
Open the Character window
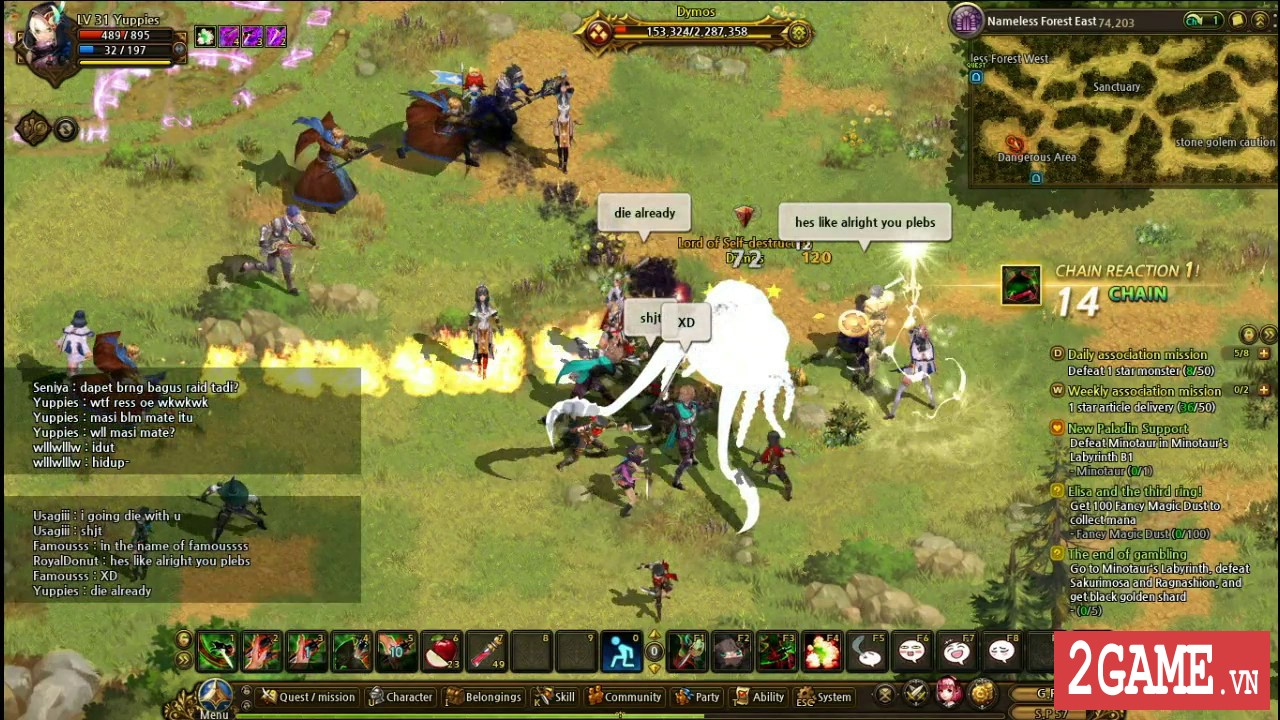point(401,697)
